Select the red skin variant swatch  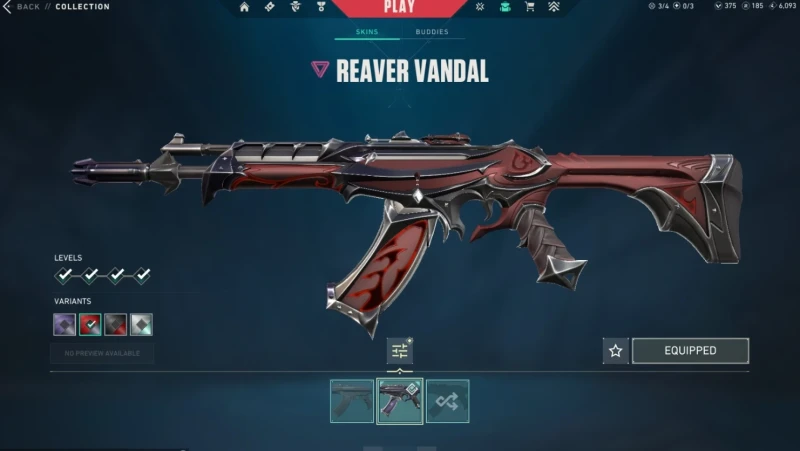coord(90,324)
